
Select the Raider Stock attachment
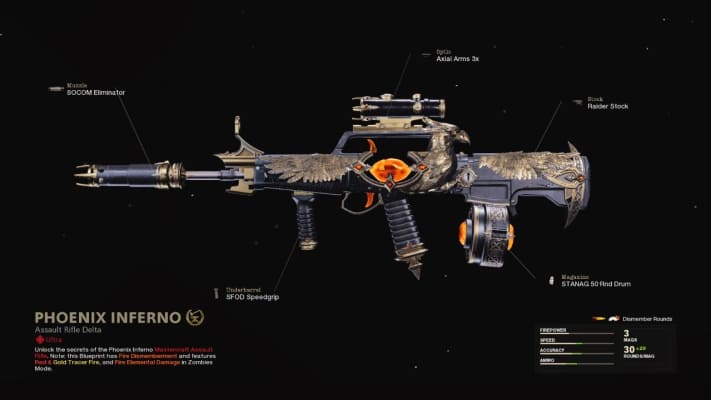point(607,105)
